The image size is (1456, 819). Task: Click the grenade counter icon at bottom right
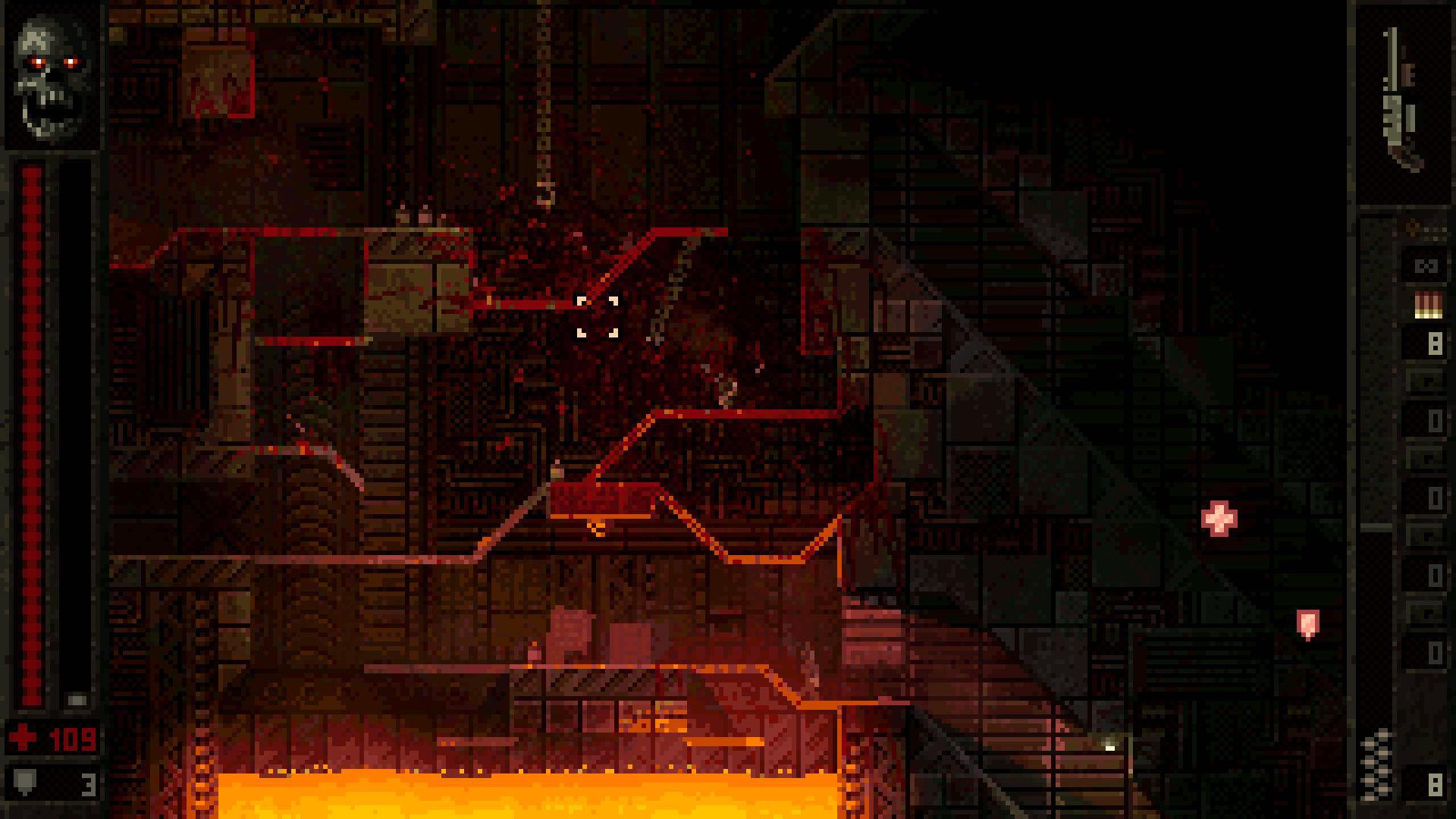pyautogui.click(x=1375, y=762)
